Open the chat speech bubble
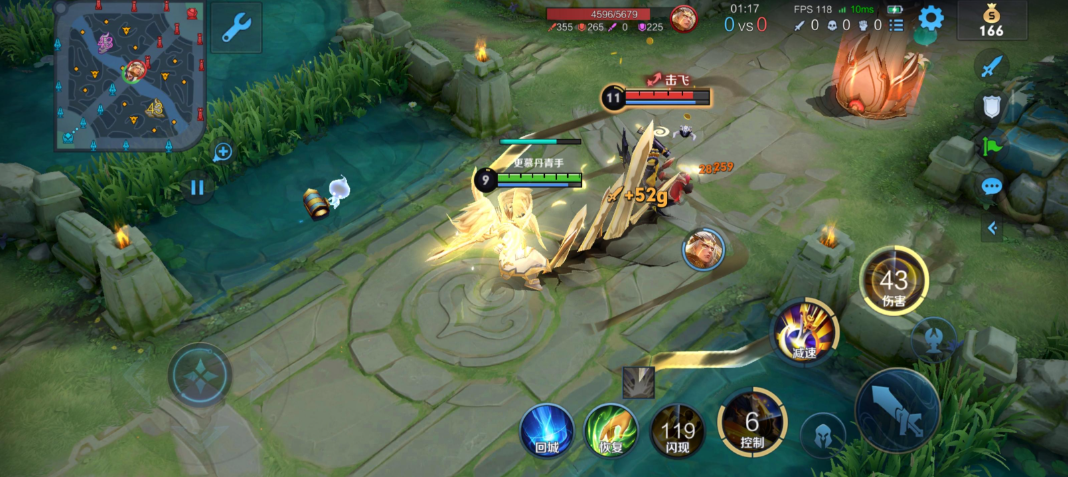This screenshot has height=477, width=1068. point(991,186)
